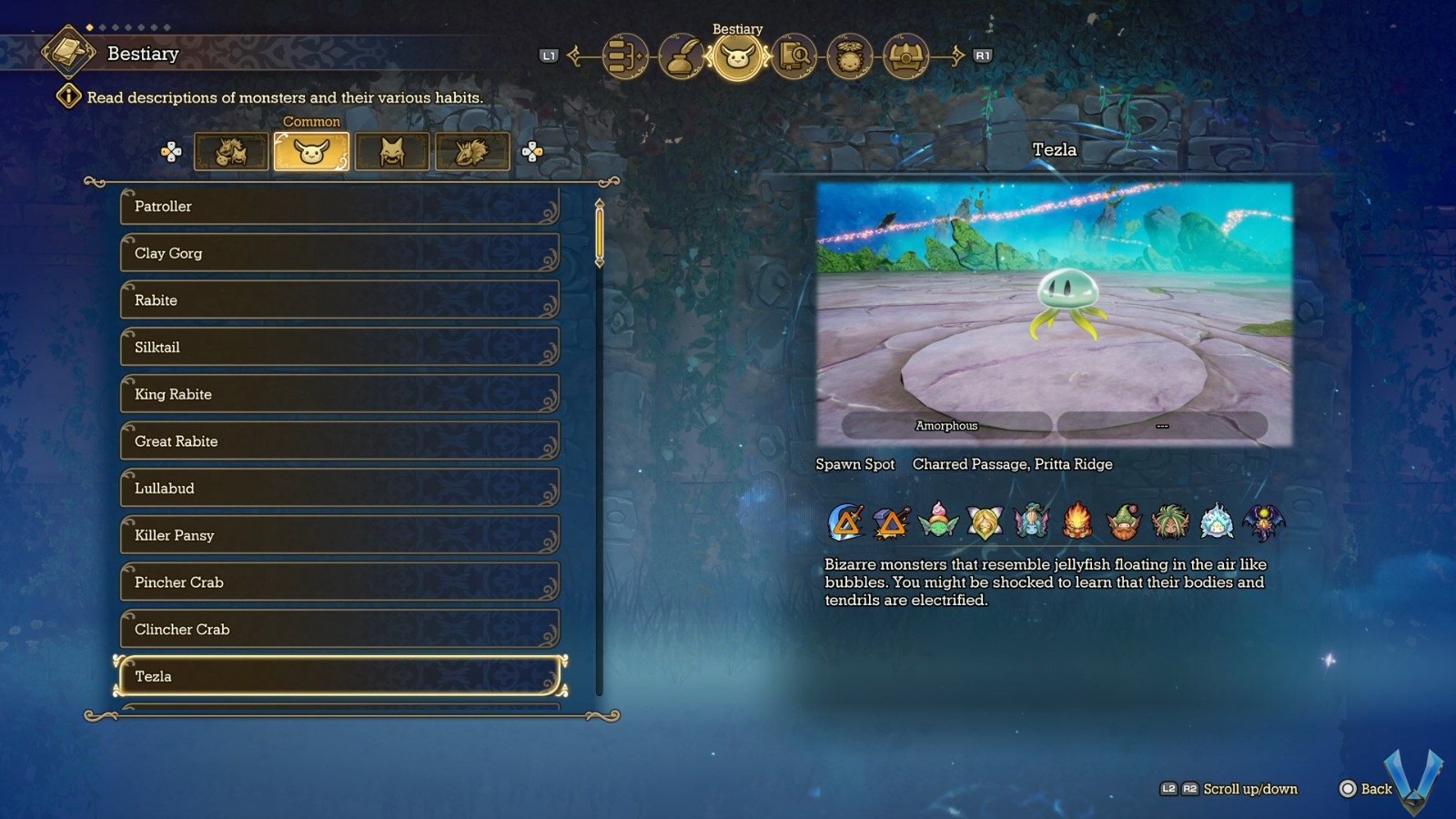Switch to the wolf monster category tab

tap(392, 151)
